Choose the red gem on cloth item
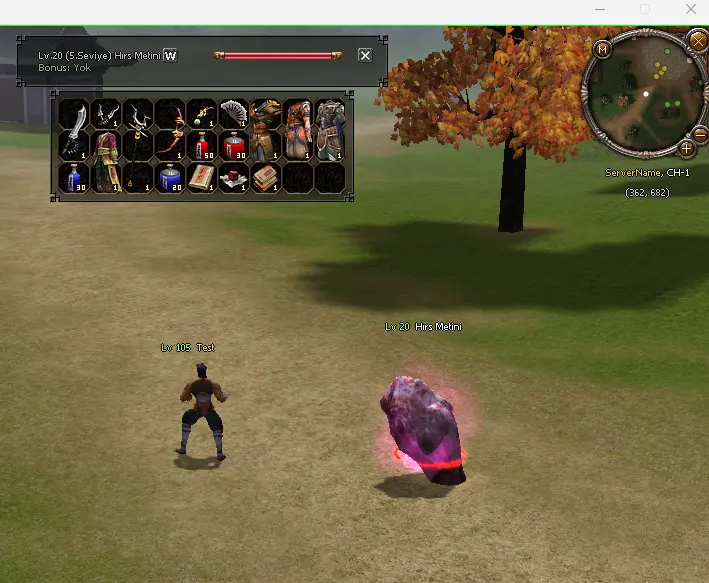Viewport: 709px width, 583px height. 234,177
